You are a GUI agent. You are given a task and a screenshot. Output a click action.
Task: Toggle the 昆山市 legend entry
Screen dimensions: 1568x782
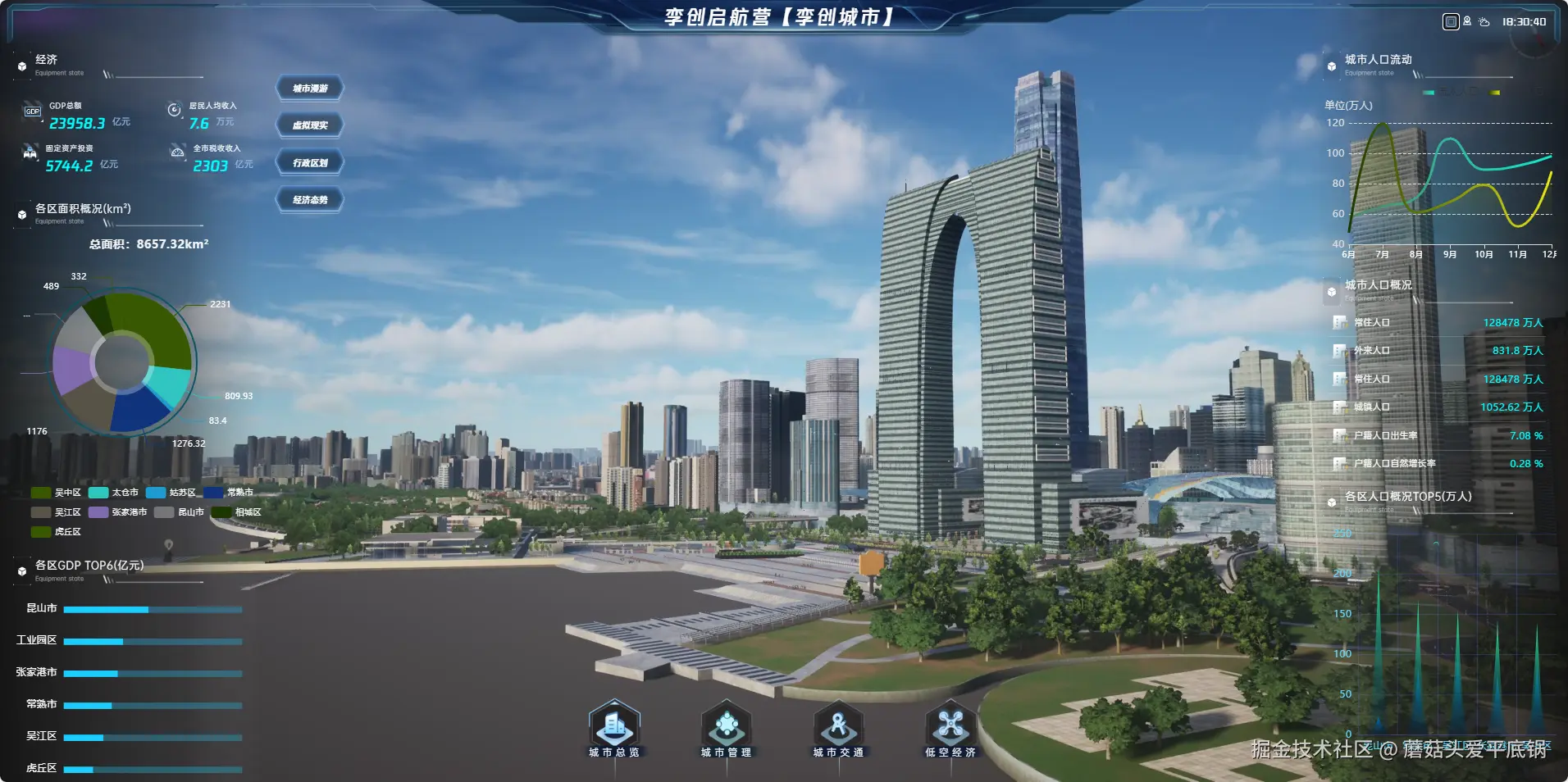[180, 512]
